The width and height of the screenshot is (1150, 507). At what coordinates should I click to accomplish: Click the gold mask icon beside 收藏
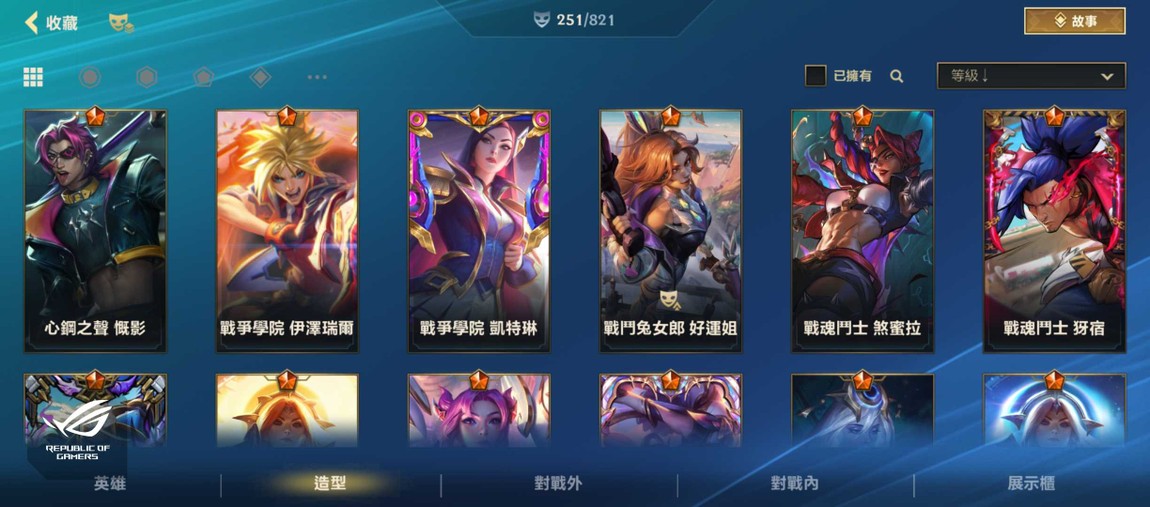[x=121, y=22]
